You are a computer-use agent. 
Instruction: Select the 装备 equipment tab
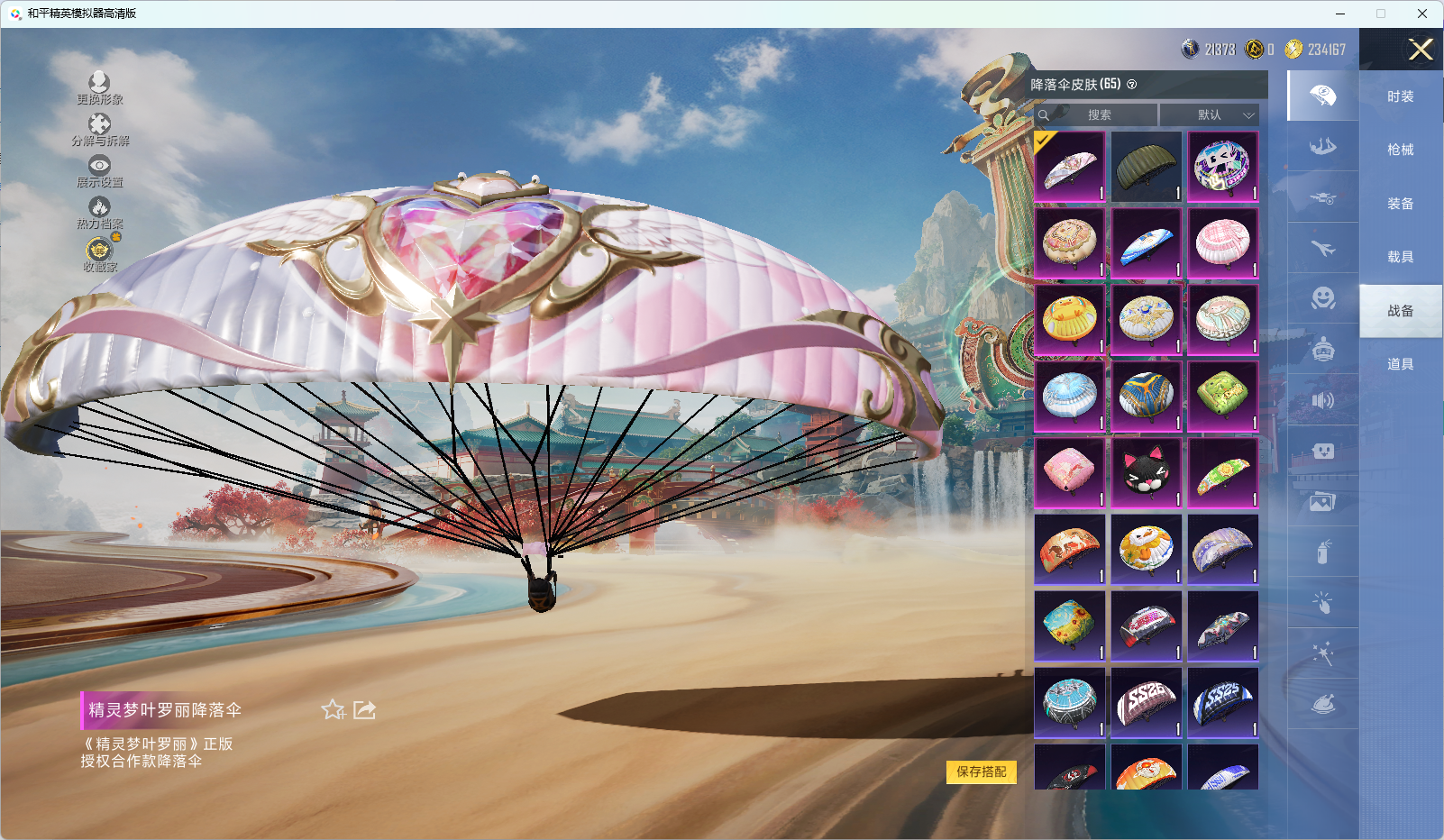click(1400, 204)
